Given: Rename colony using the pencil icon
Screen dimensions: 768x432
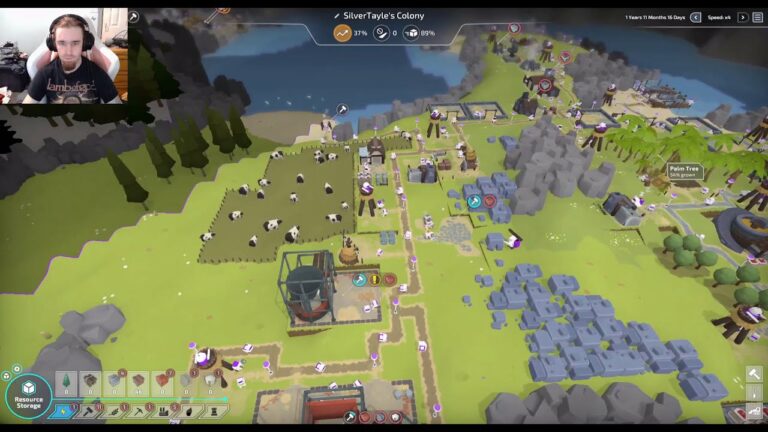Looking at the screenshot, I should pyautogui.click(x=337, y=16).
